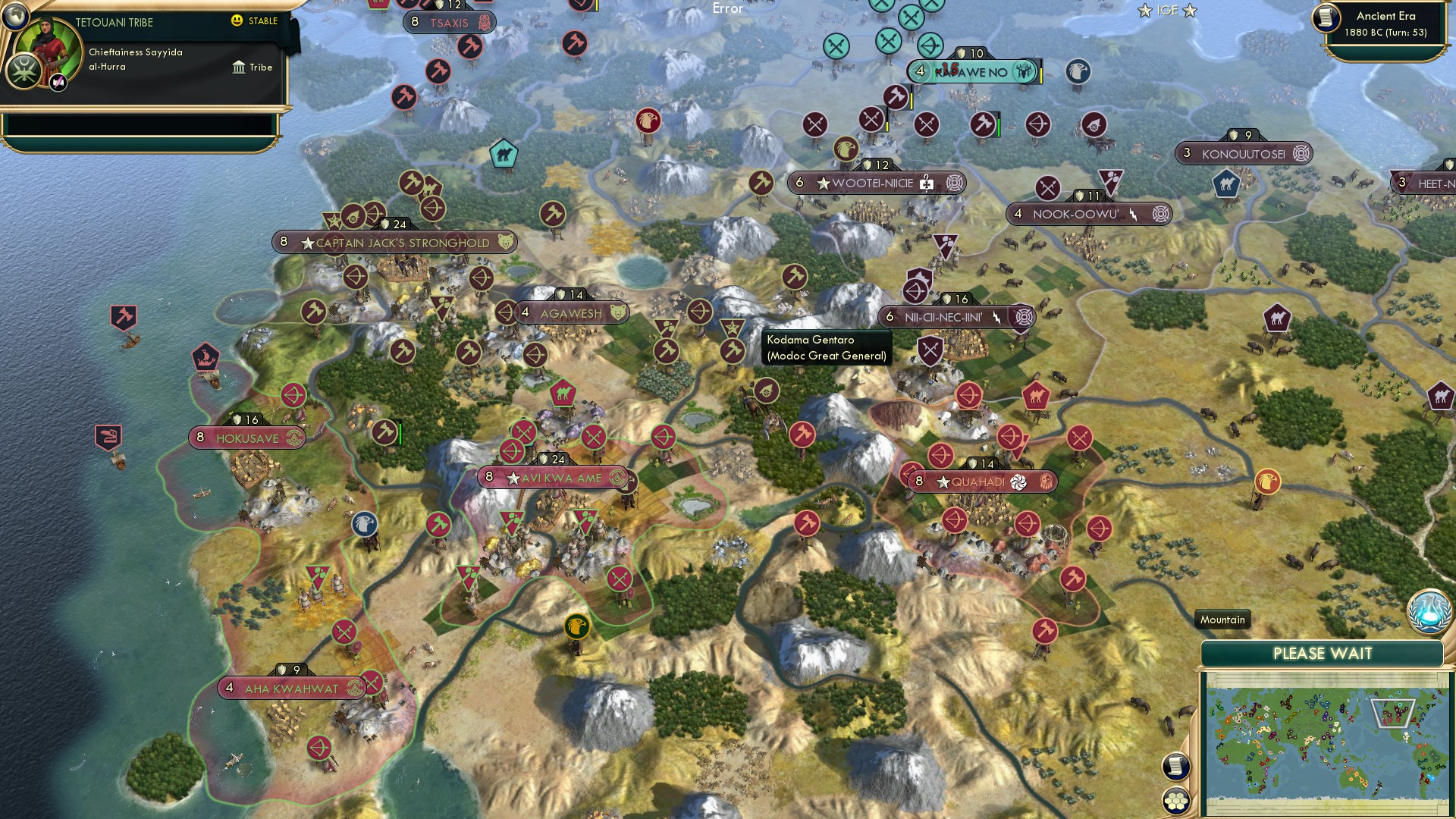Open the Social Policies scroll icon
This screenshot has height=819, width=1456.
click(1176, 767)
